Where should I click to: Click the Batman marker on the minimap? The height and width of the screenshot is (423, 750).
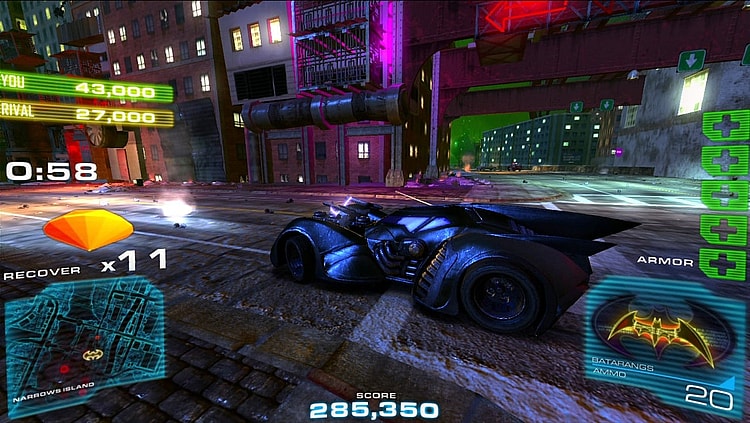pos(92,353)
